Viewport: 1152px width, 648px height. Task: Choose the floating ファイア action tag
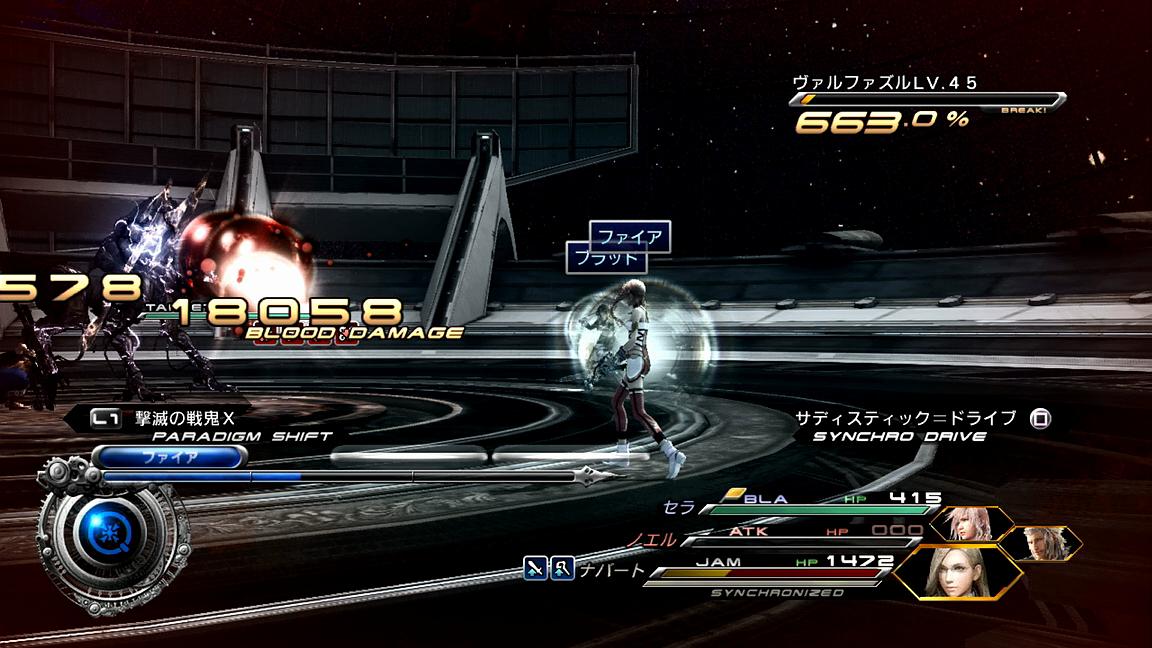(x=630, y=237)
